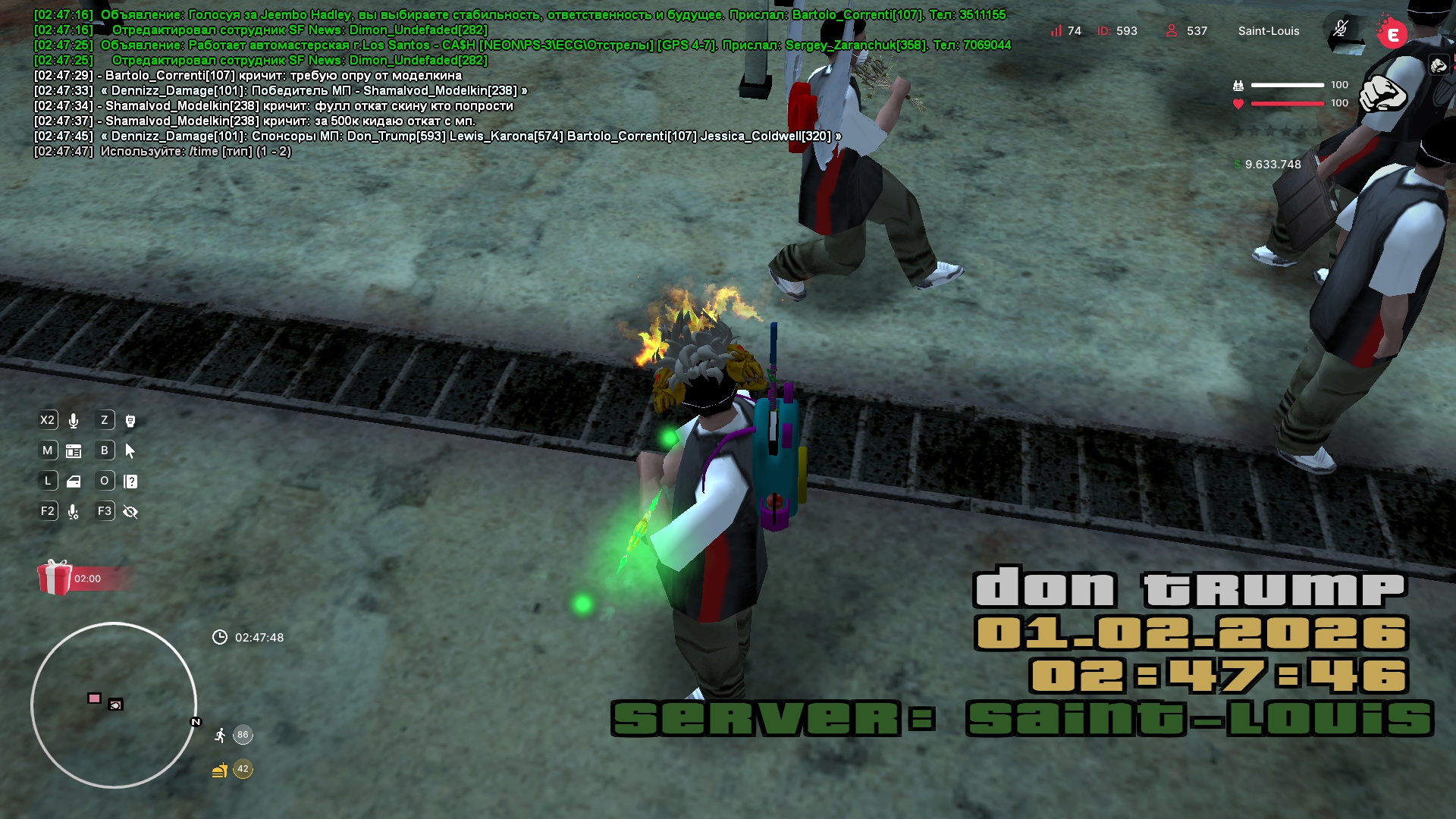Open the red gift box reward
This screenshot has height=819, width=1456.
(55, 578)
